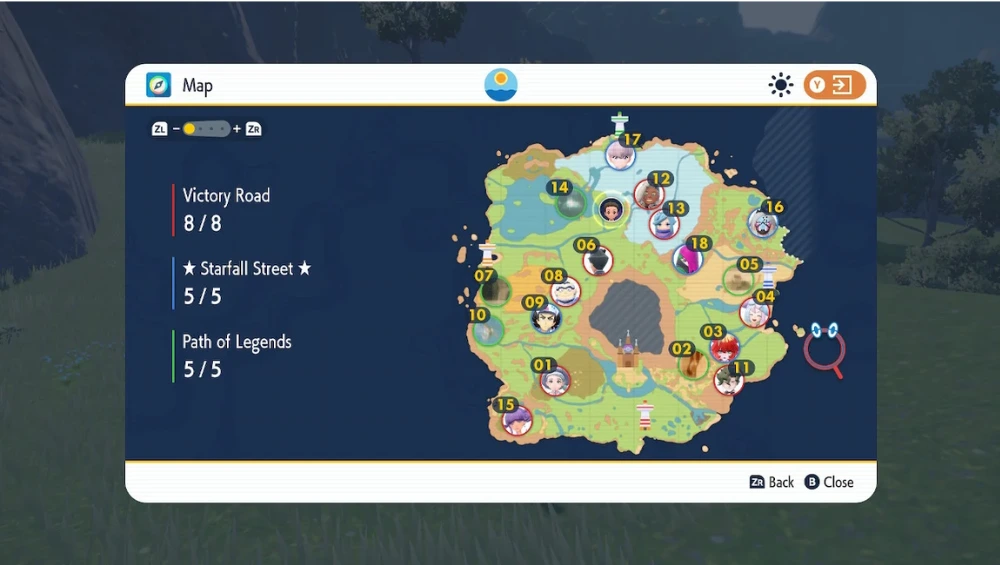Select the Mesagoza academy building on map
This screenshot has height=565, width=1000.
point(628,352)
